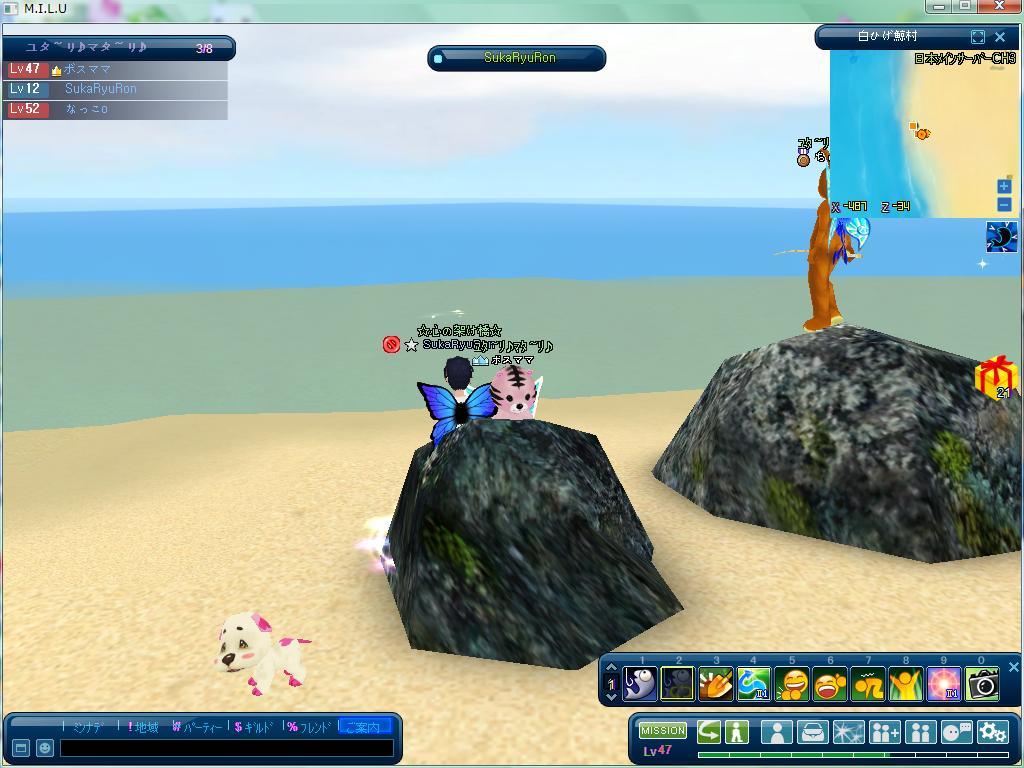Zoom in the minimap with plus
Viewport: 1024px width, 768px height.
[x=1004, y=186]
